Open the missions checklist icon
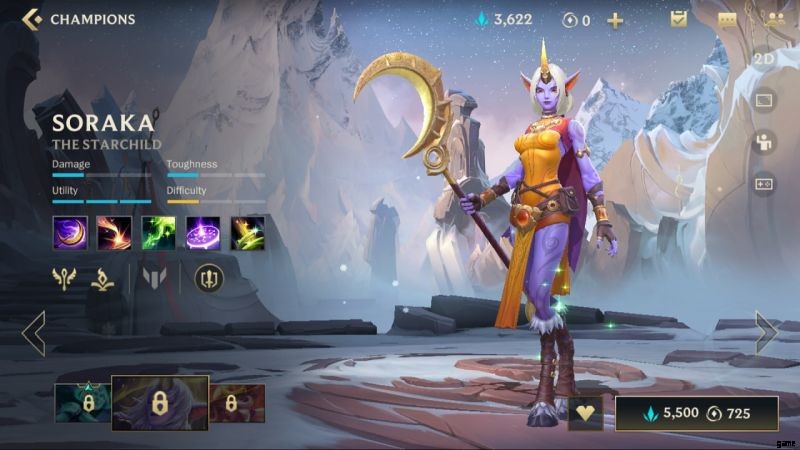Screen dimensions: 800x450 pyautogui.click(x=679, y=19)
